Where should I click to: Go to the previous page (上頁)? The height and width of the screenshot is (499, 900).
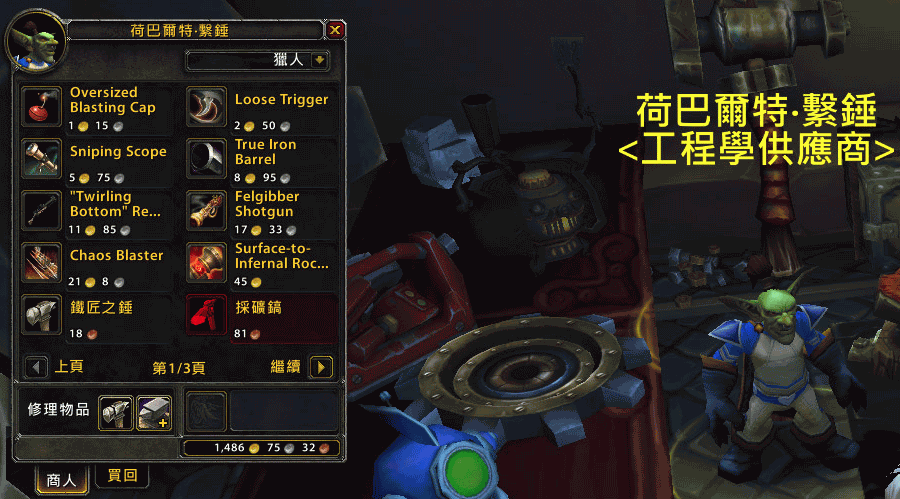coord(37,367)
